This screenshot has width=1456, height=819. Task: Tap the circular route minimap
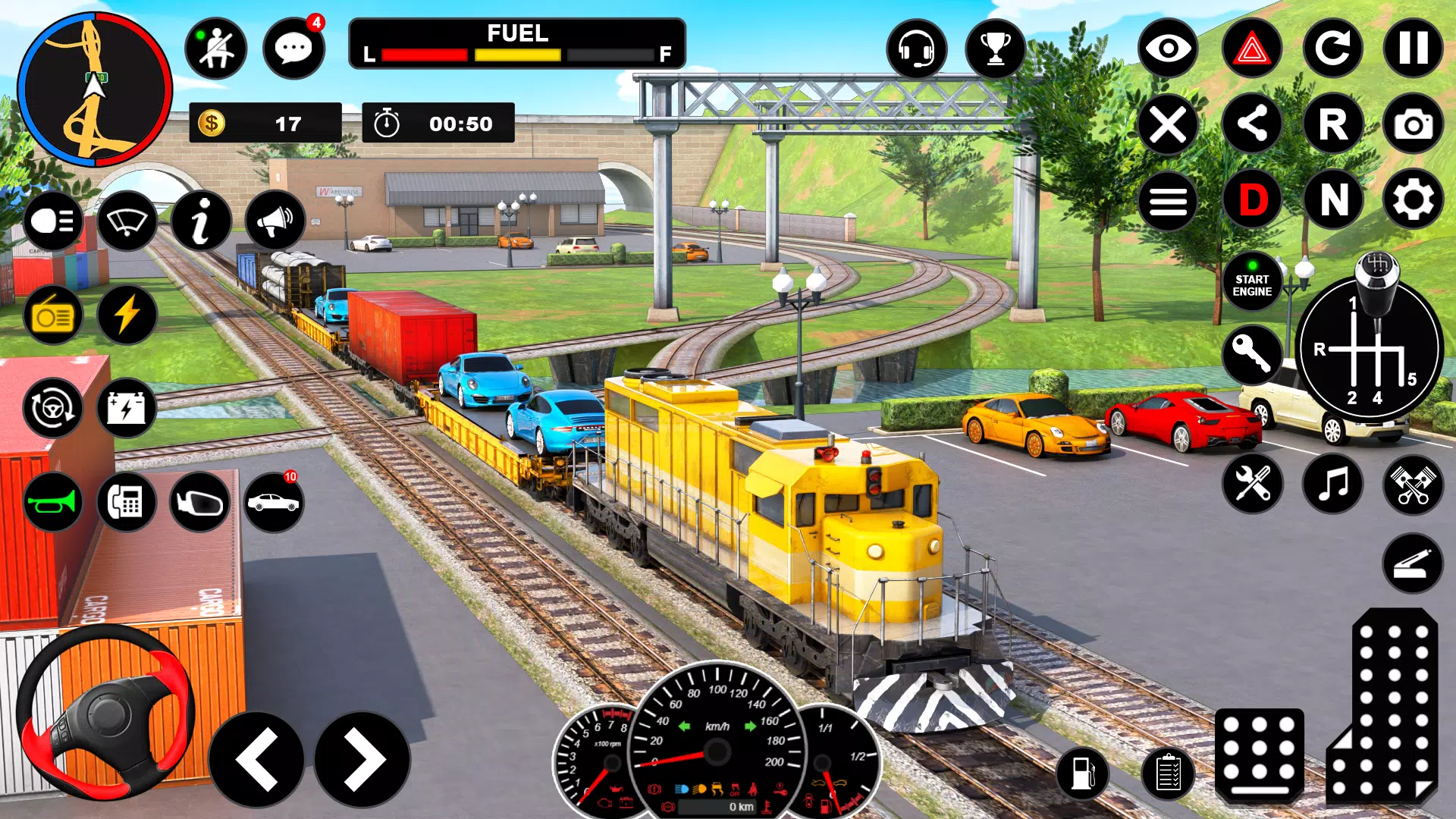[95, 89]
